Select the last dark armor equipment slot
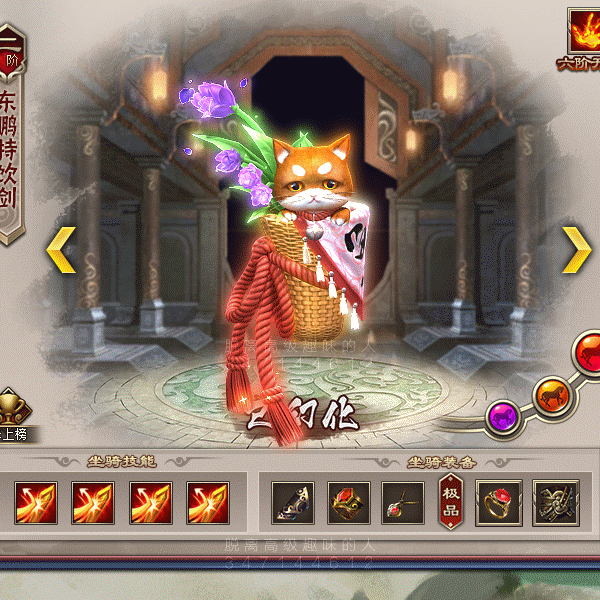 pyautogui.click(x=556, y=503)
